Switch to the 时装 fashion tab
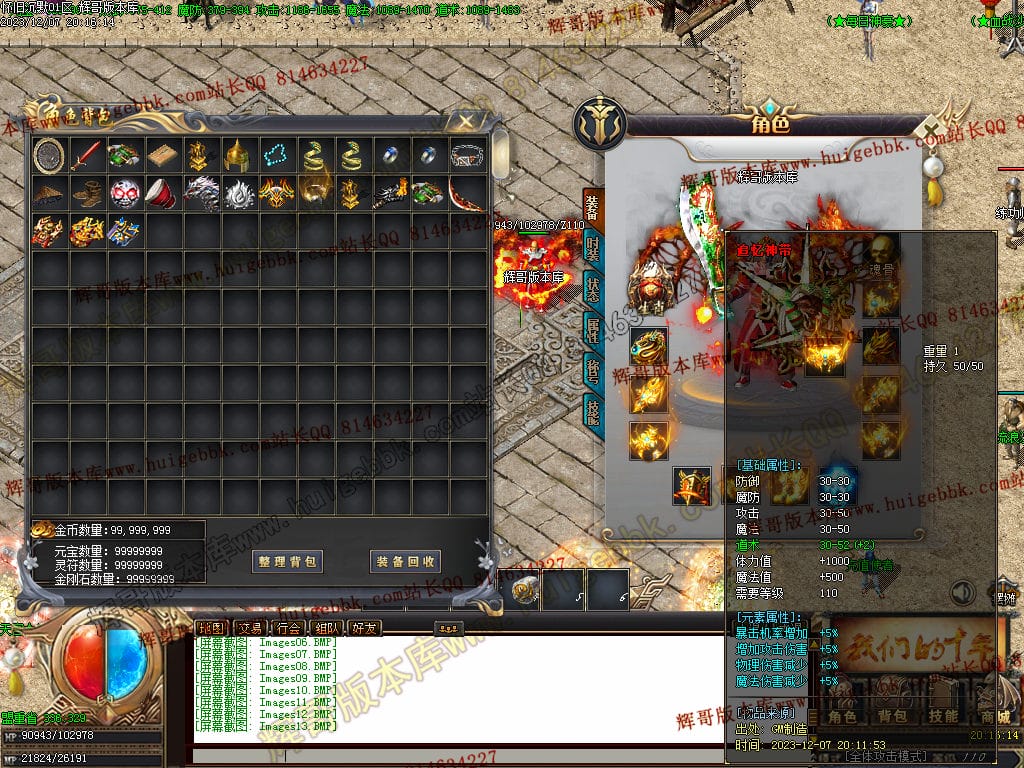 tap(593, 247)
